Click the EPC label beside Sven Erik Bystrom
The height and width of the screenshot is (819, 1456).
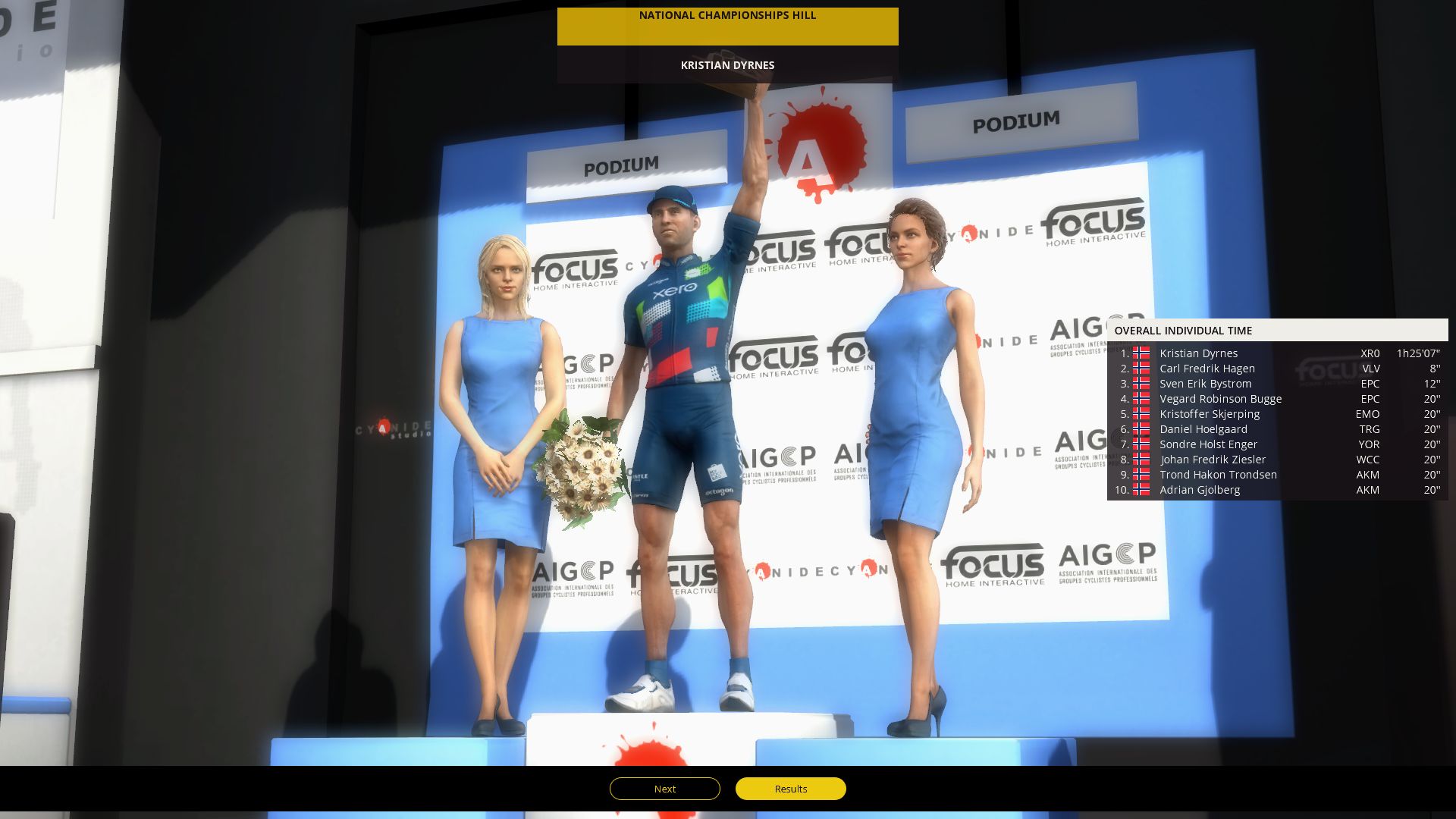click(x=1371, y=384)
